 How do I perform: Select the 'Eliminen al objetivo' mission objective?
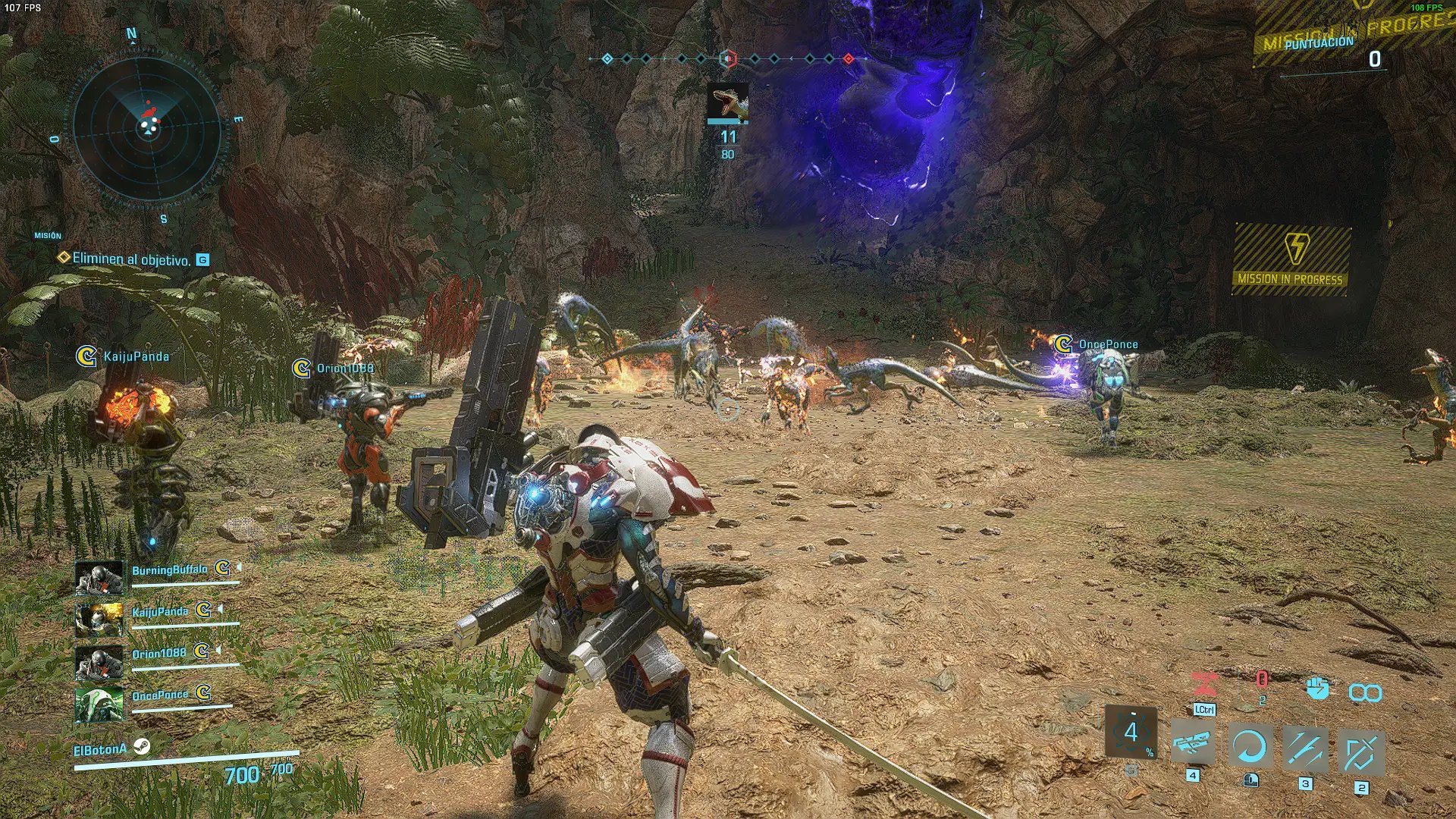click(x=130, y=259)
